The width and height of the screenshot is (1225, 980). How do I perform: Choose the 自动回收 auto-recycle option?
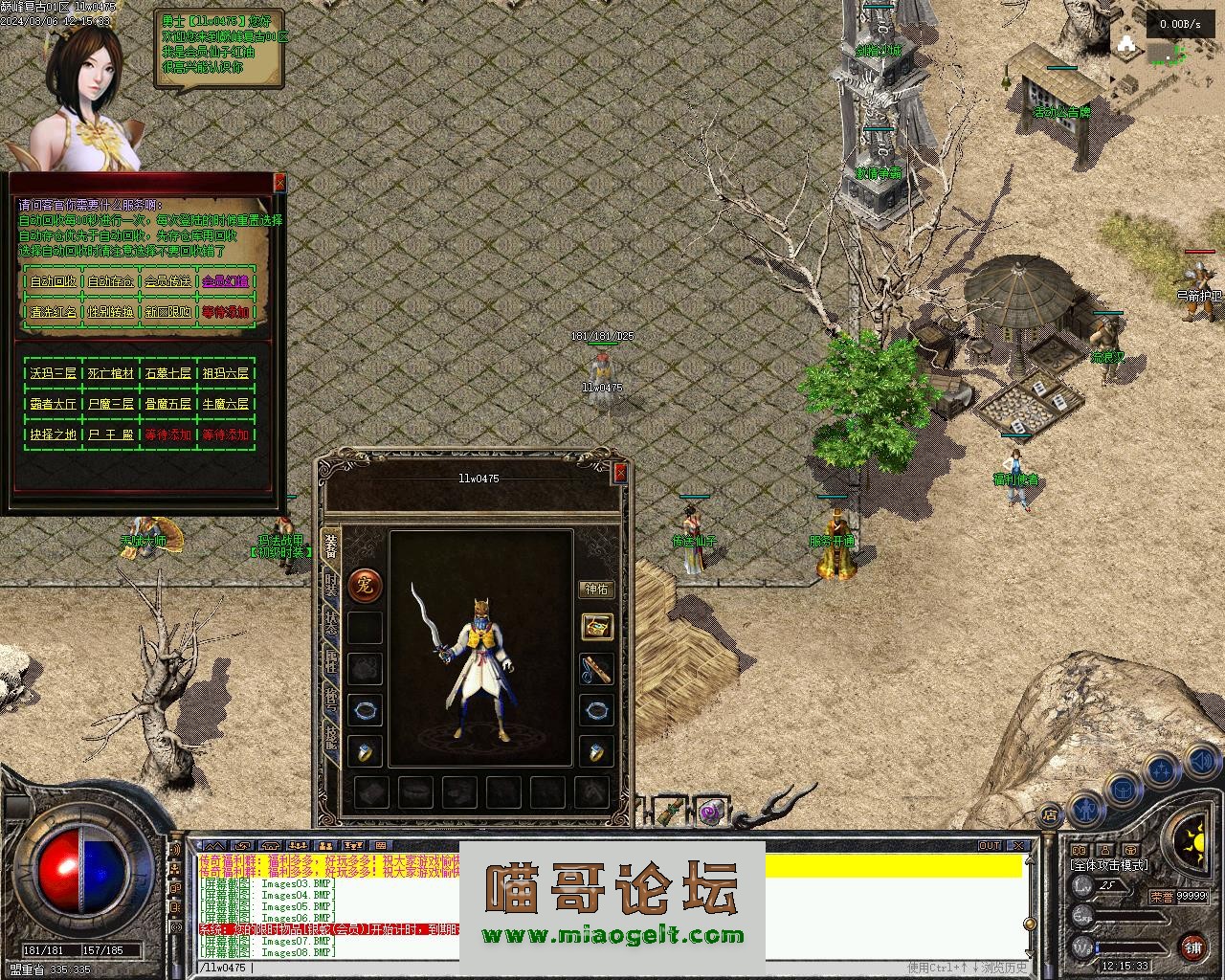click(x=54, y=281)
